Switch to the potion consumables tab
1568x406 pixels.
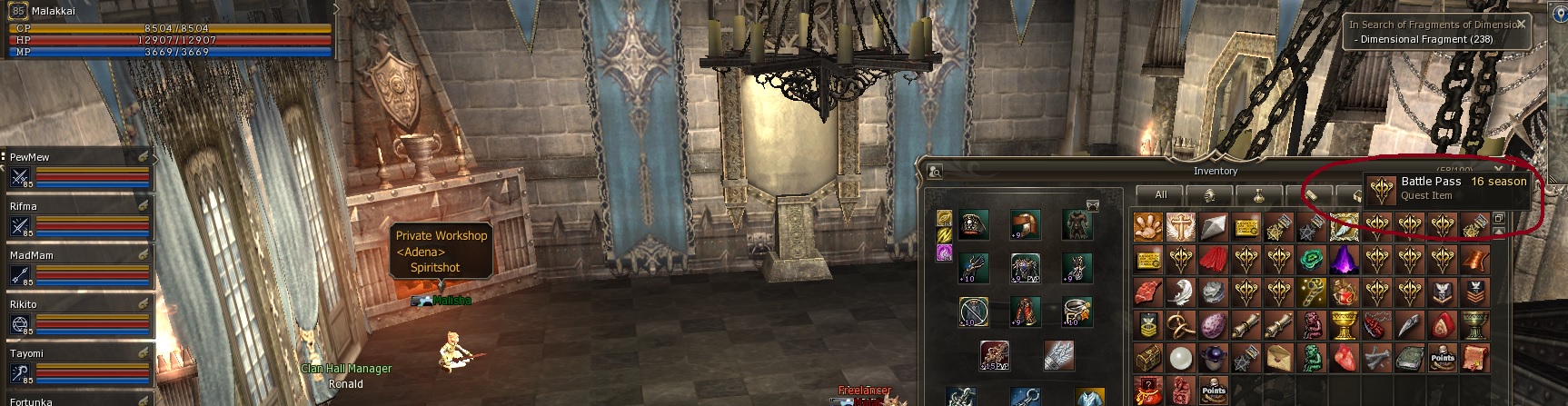(x=1258, y=195)
